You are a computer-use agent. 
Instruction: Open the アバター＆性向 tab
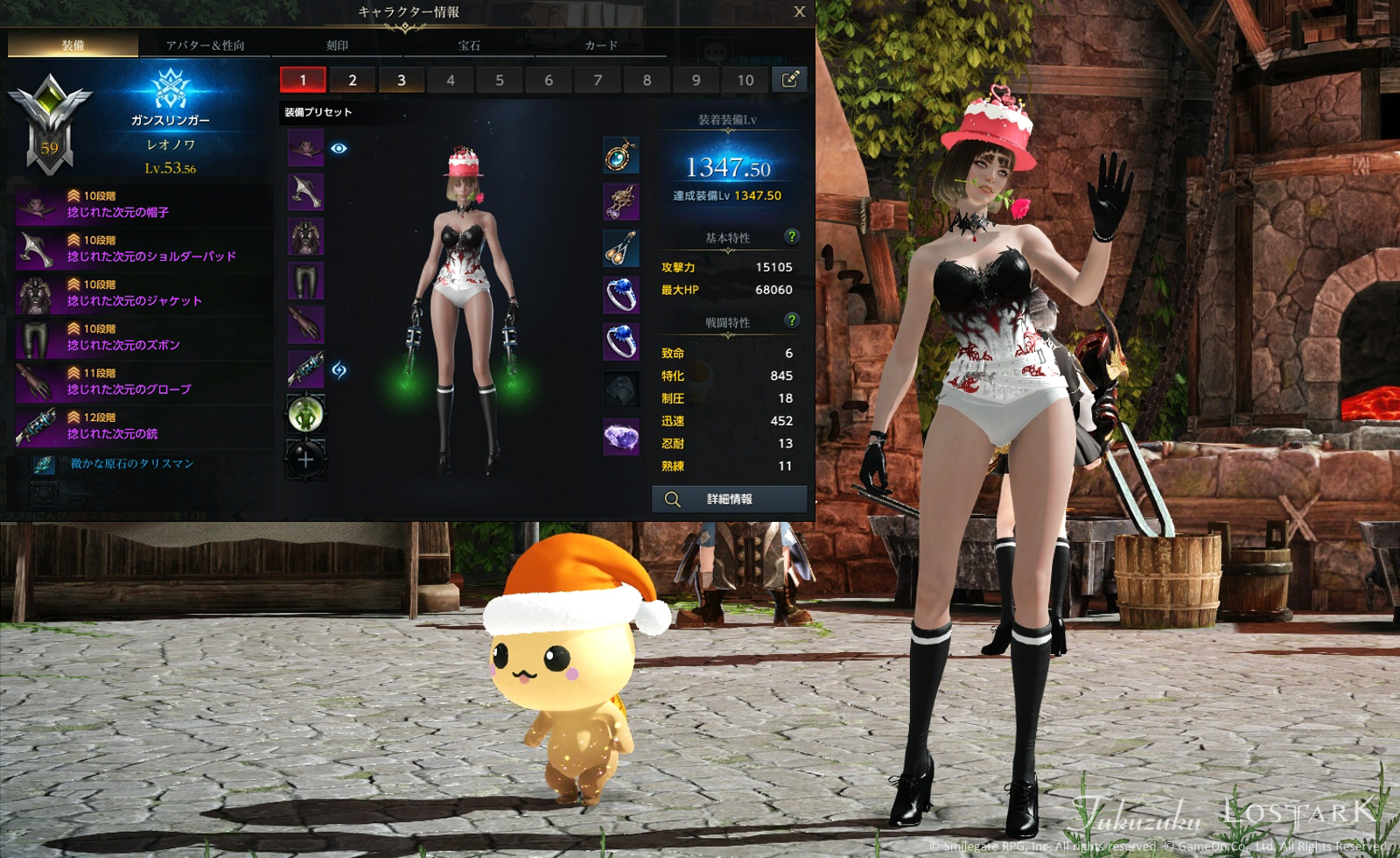[203, 46]
